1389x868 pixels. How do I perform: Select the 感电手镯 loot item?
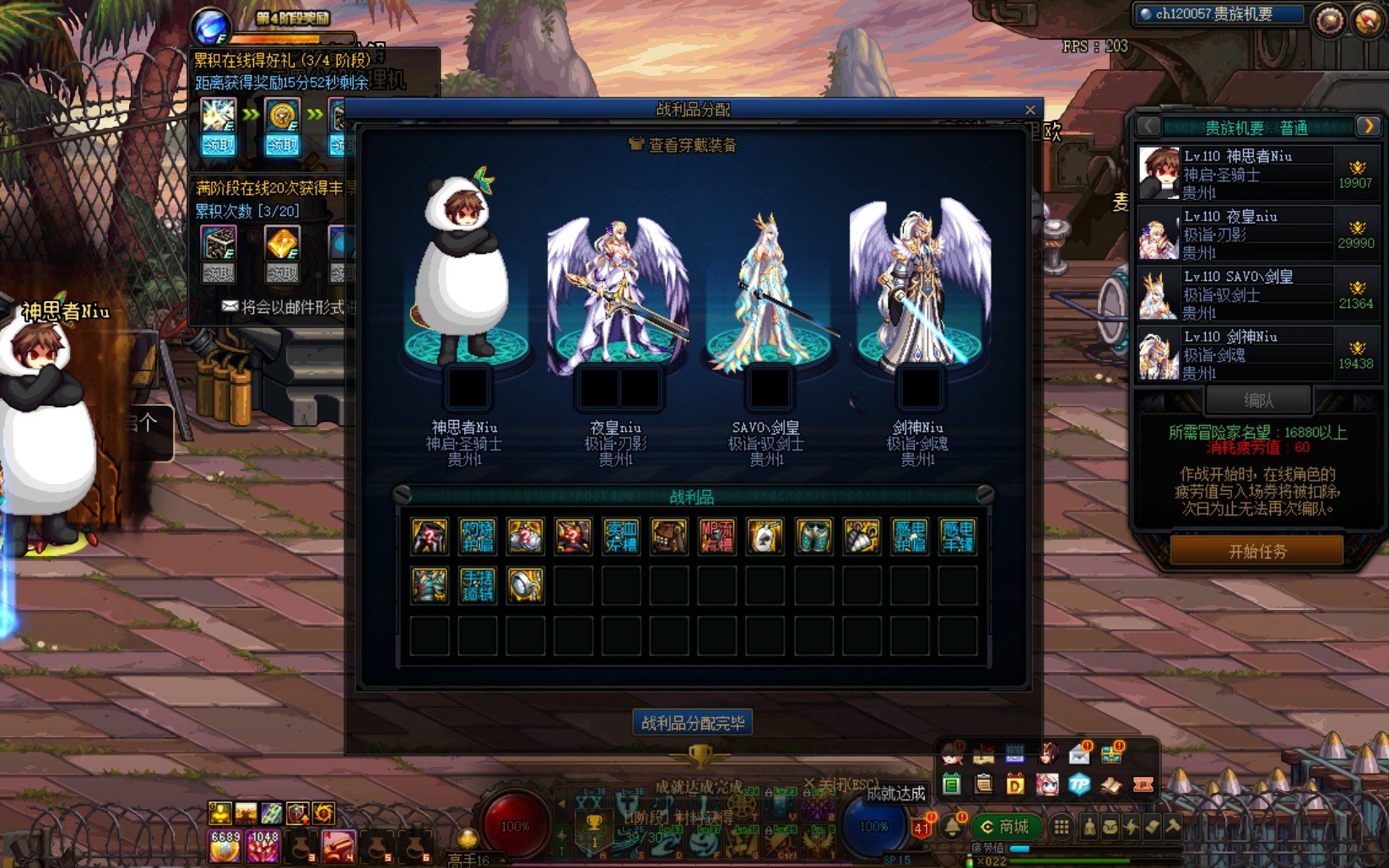[x=958, y=536]
